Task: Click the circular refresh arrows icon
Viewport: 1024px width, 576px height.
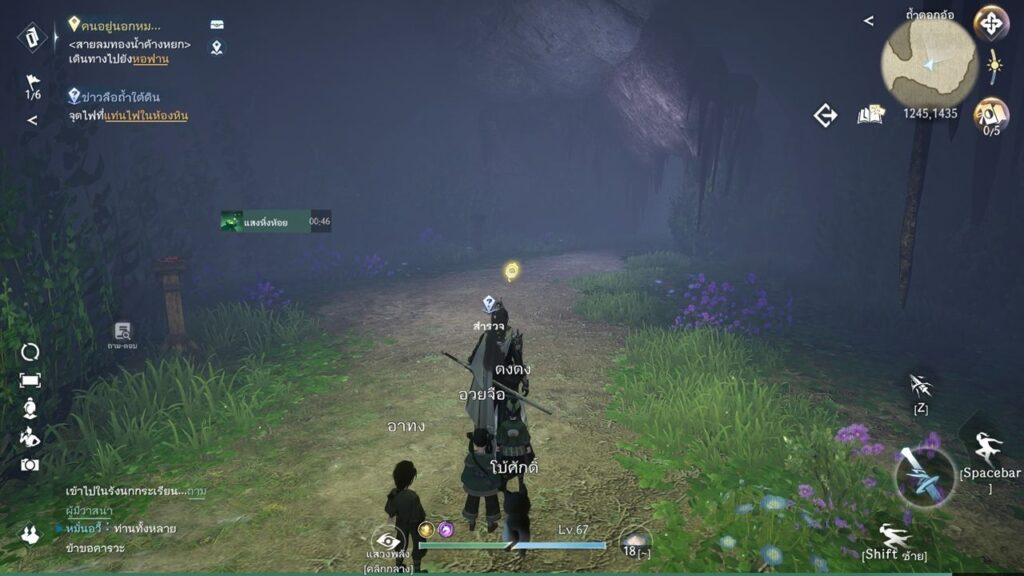Action: click(x=30, y=352)
